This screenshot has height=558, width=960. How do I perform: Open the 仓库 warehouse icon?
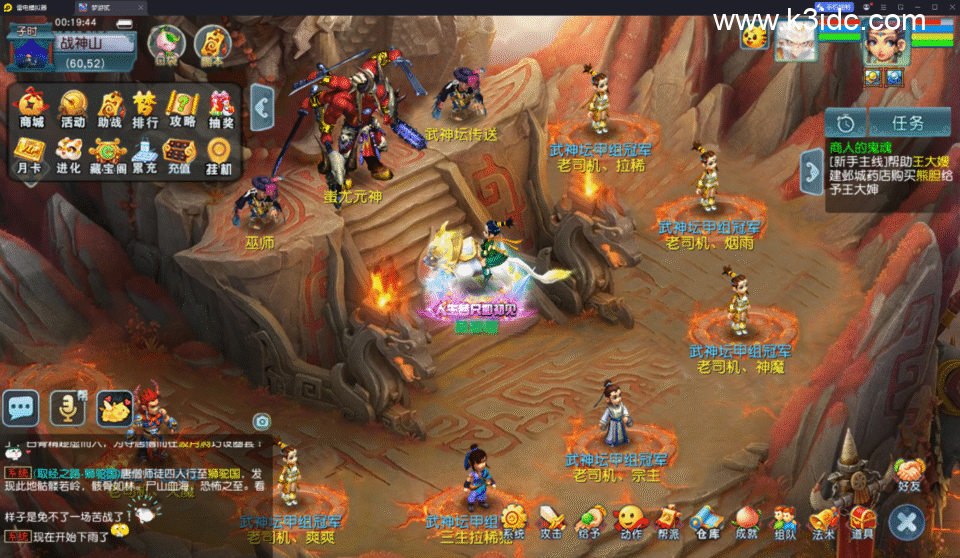coord(707,521)
